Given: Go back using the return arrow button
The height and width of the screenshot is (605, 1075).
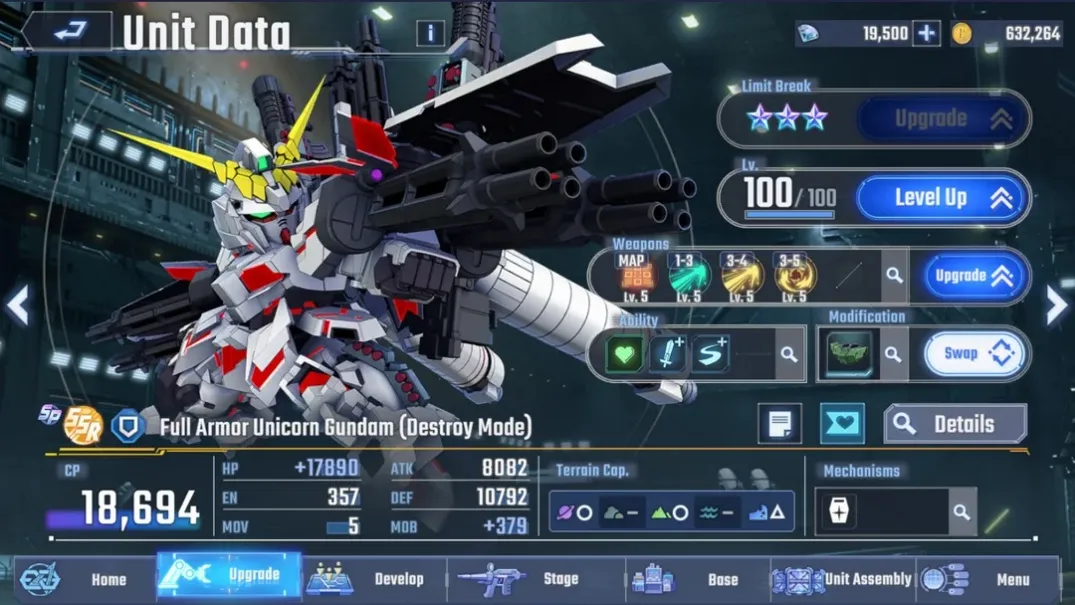Looking at the screenshot, I should click(x=68, y=32).
